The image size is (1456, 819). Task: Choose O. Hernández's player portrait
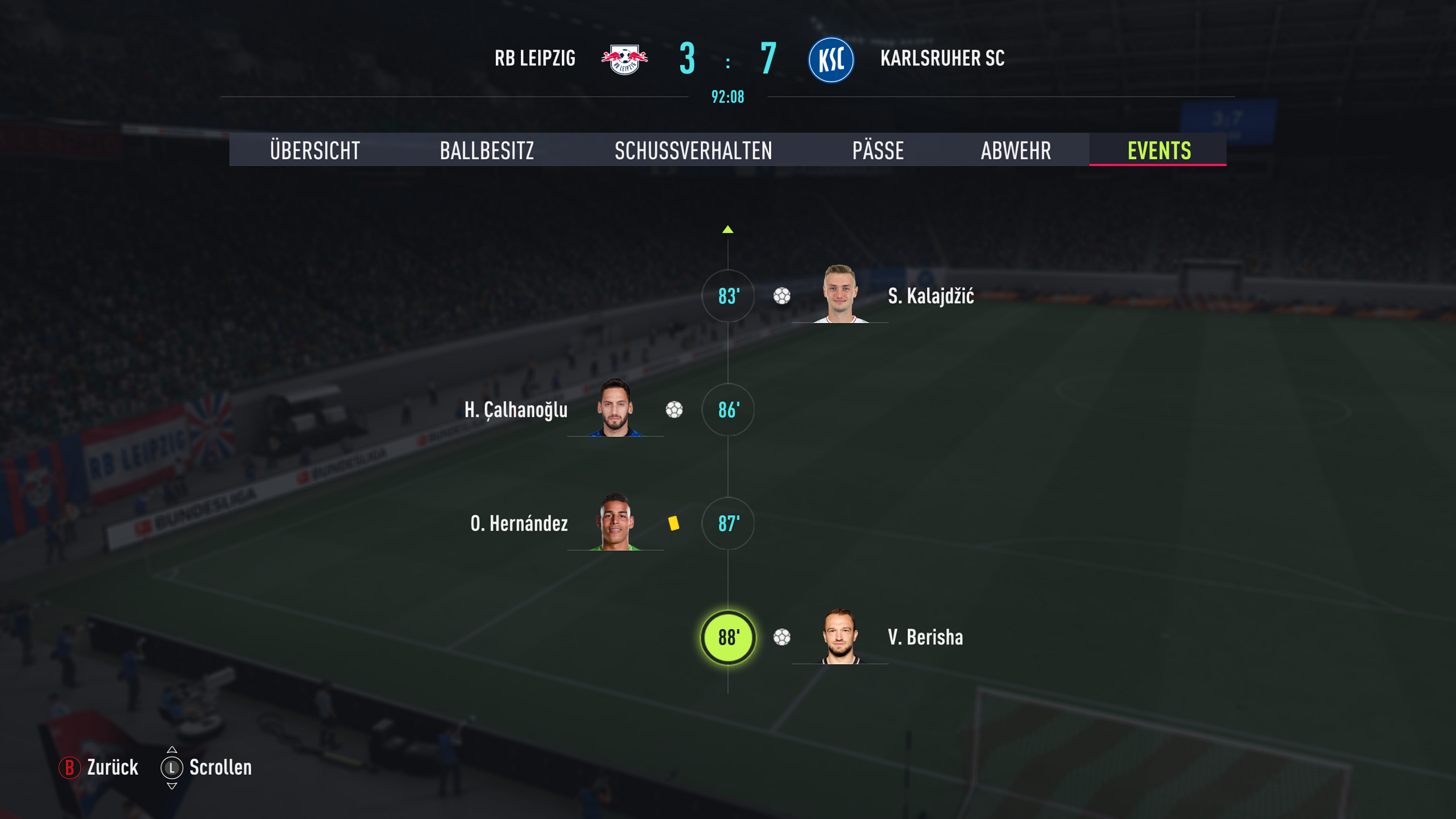coord(615,522)
